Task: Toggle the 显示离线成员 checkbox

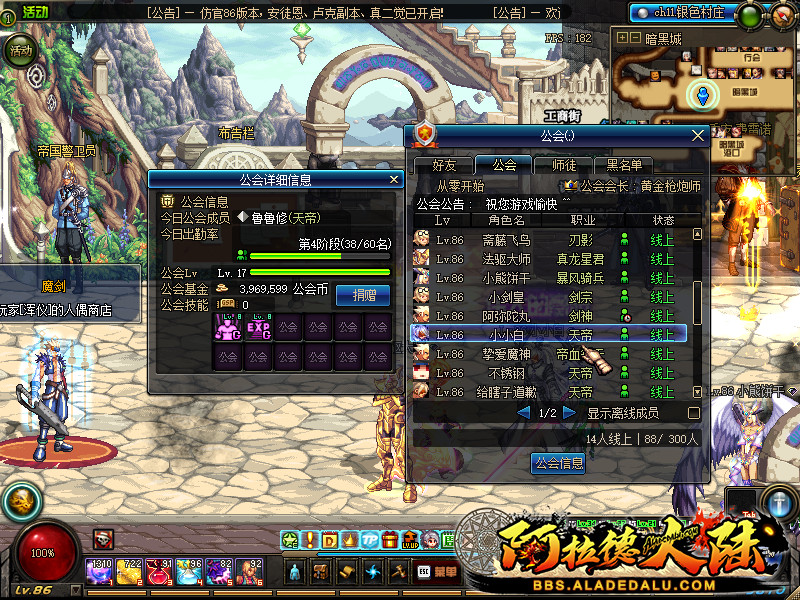Action: coord(694,413)
